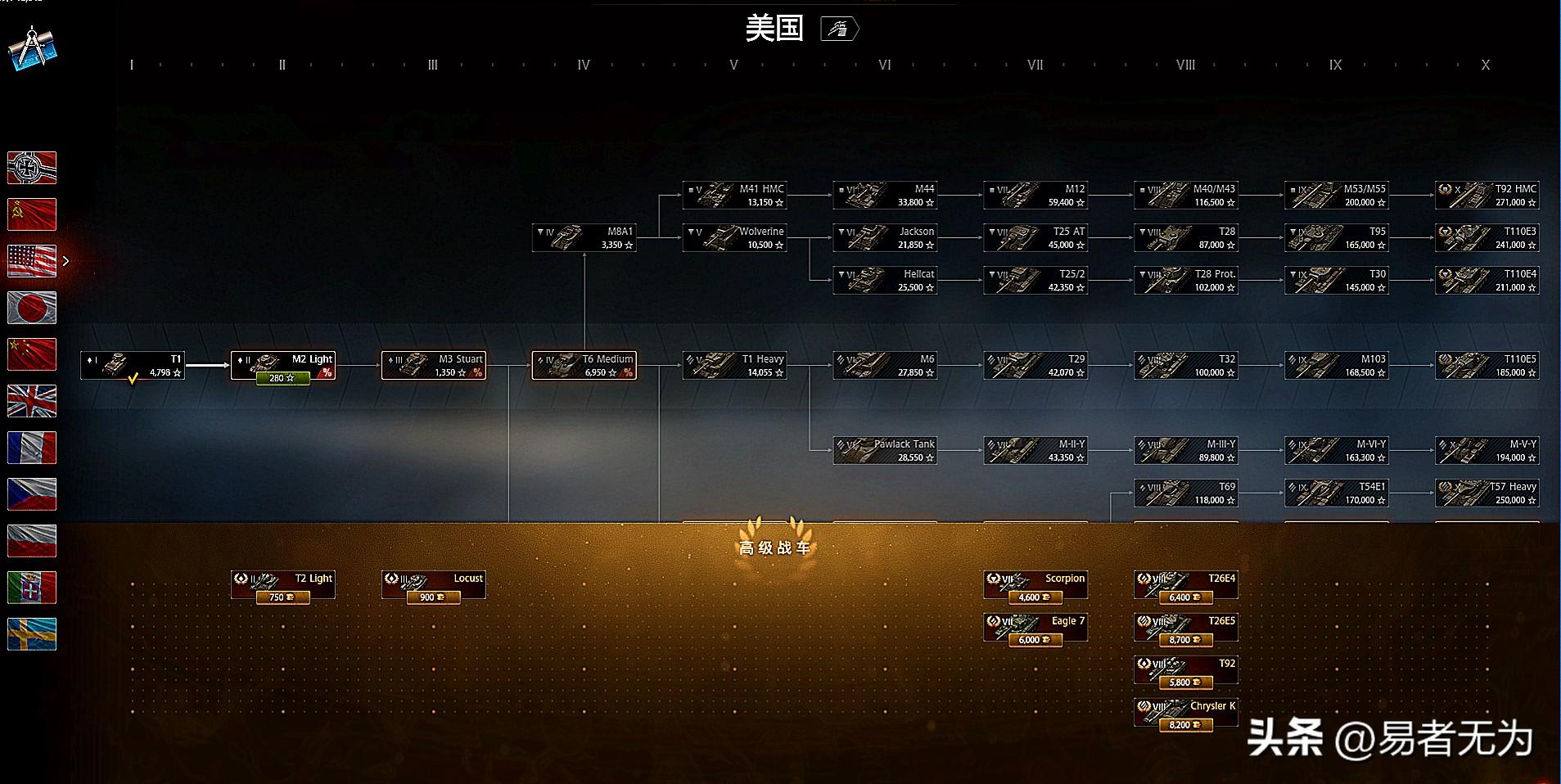Choose the Japanese nation flag

[x=32, y=308]
